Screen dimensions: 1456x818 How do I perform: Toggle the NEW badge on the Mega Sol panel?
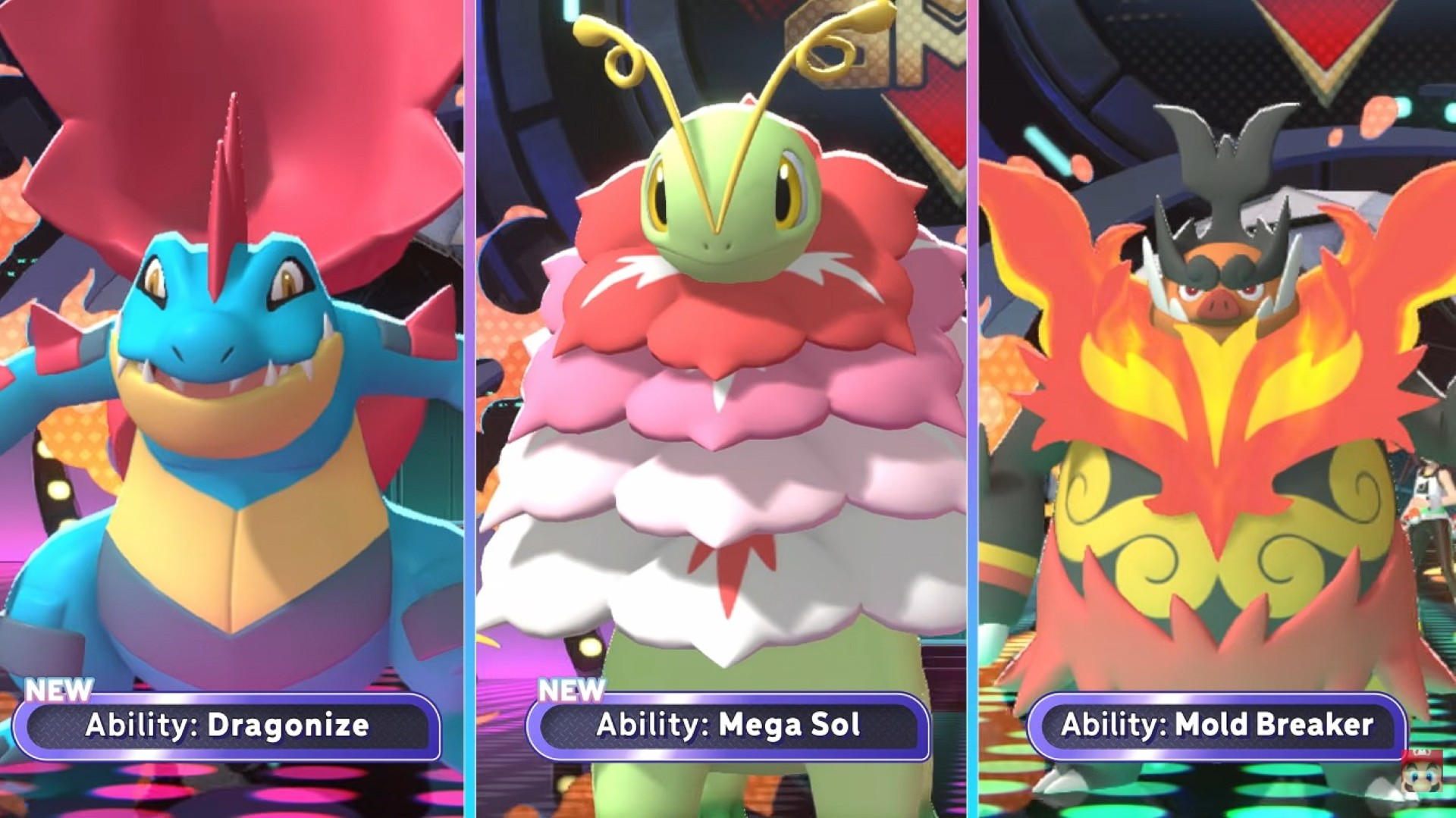(573, 691)
